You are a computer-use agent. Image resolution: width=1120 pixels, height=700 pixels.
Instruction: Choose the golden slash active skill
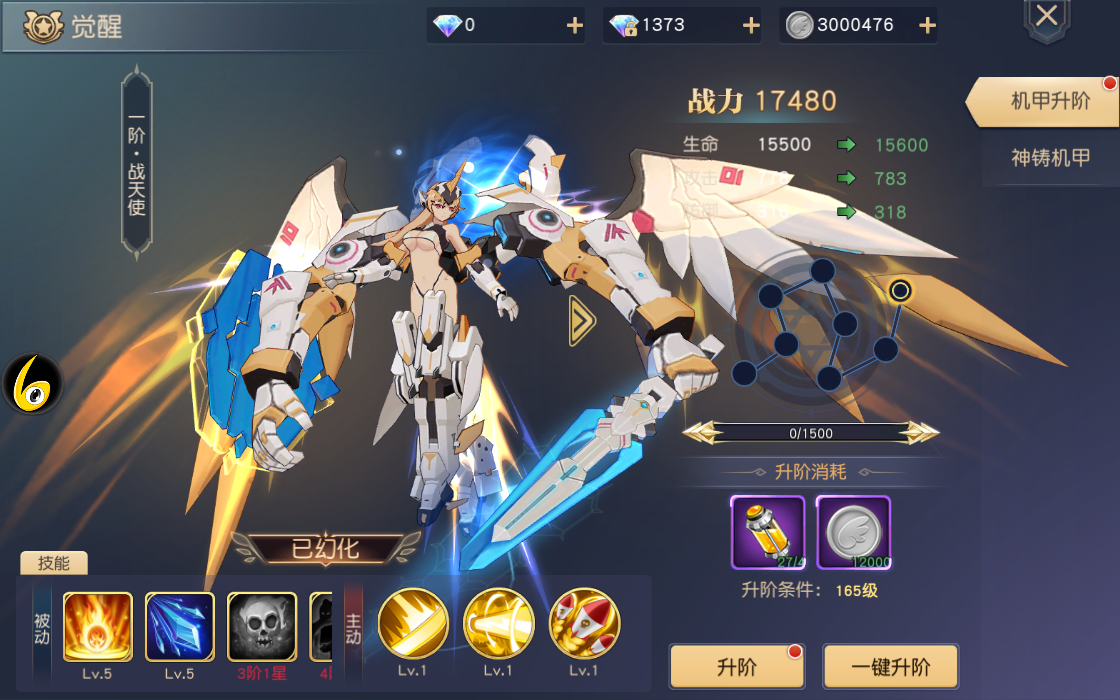412,623
